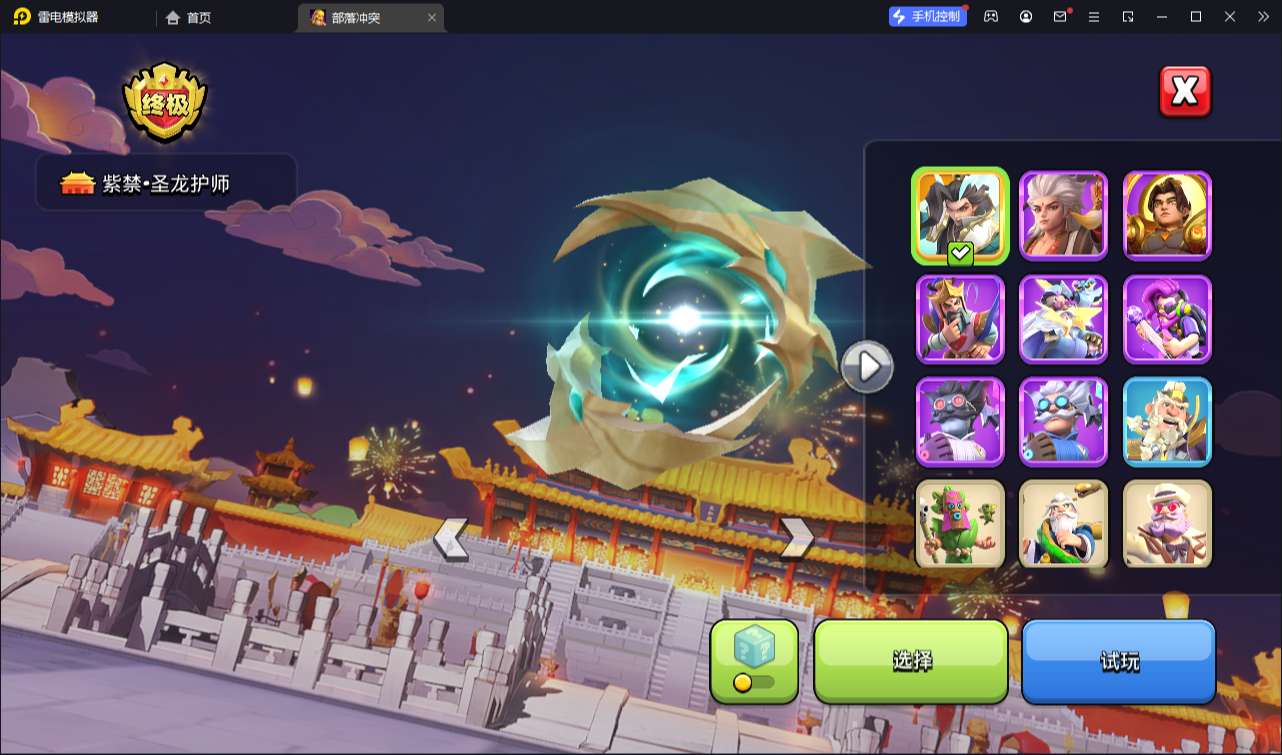Click the green 选择 button
1282x755 pixels.
[911, 660]
